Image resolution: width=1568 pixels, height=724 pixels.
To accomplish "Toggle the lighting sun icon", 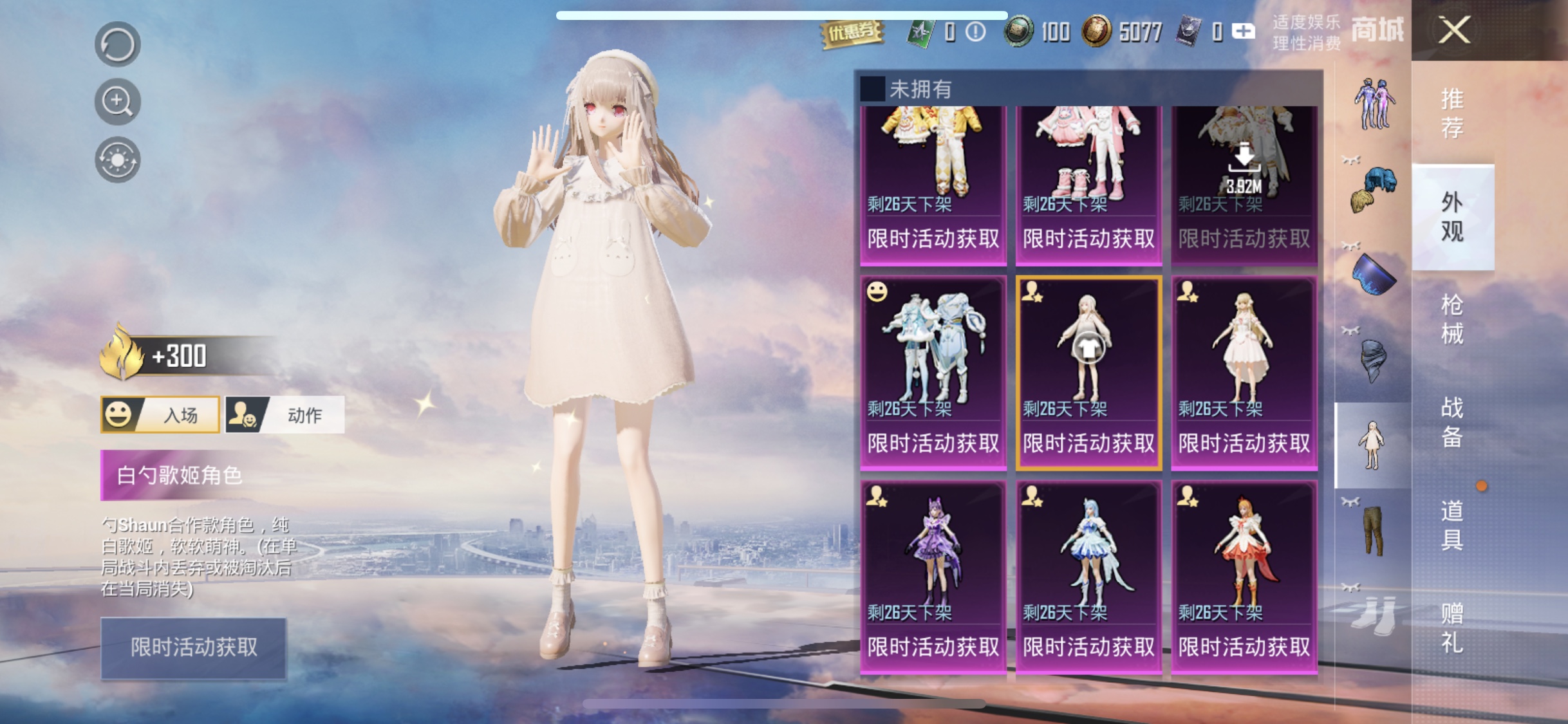I will [117, 160].
